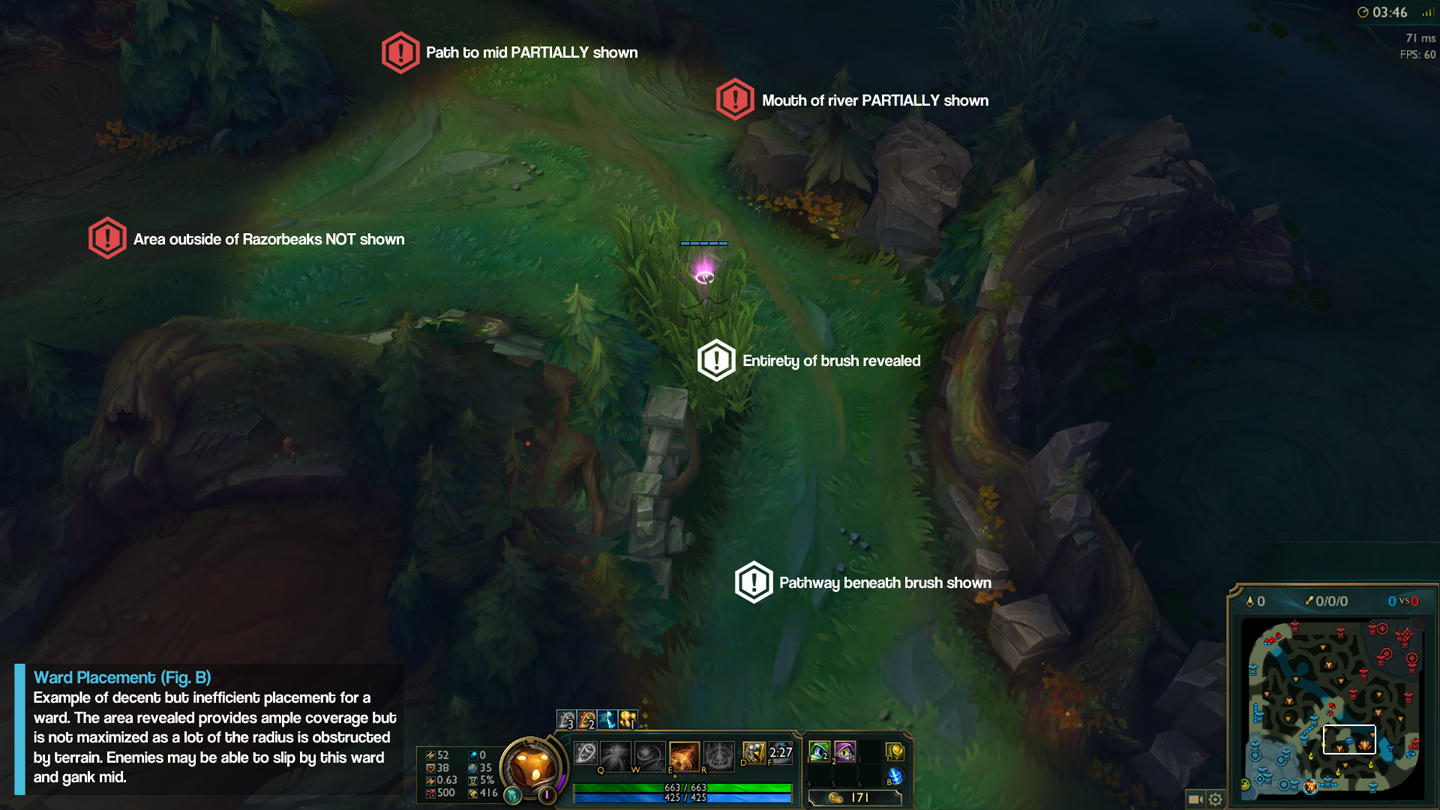Click the white viewport rectangle on the minimap
1440x810 pixels.
(x=1351, y=739)
